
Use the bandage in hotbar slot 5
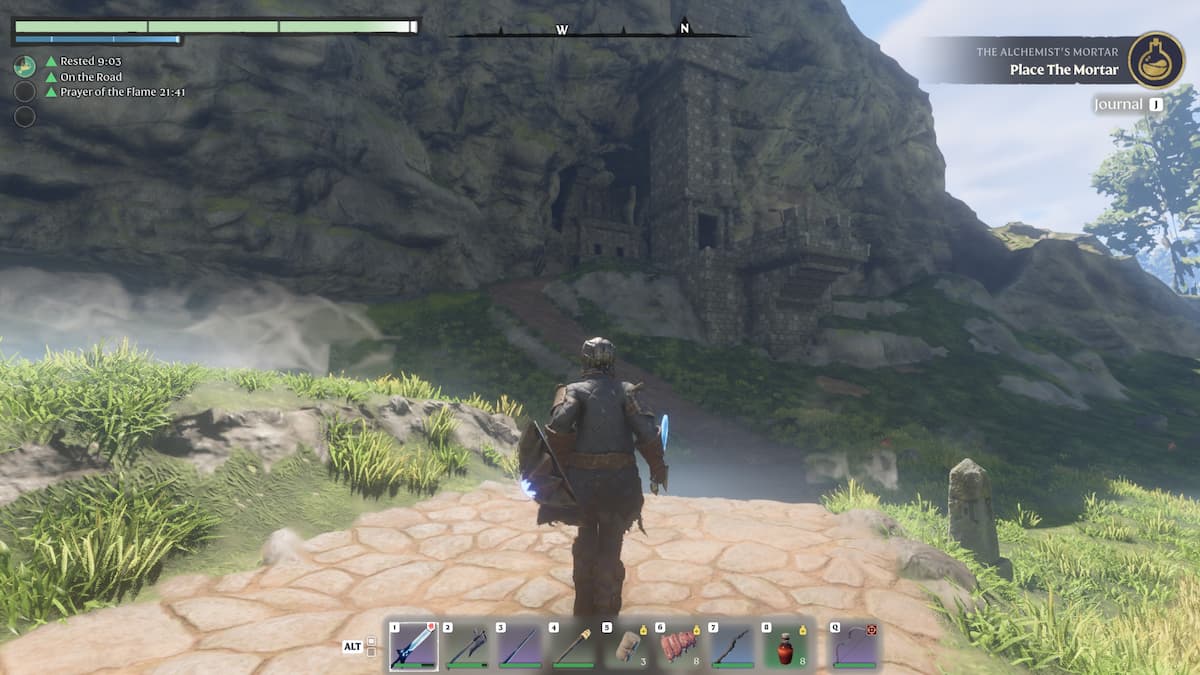click(x=627, y=646)
